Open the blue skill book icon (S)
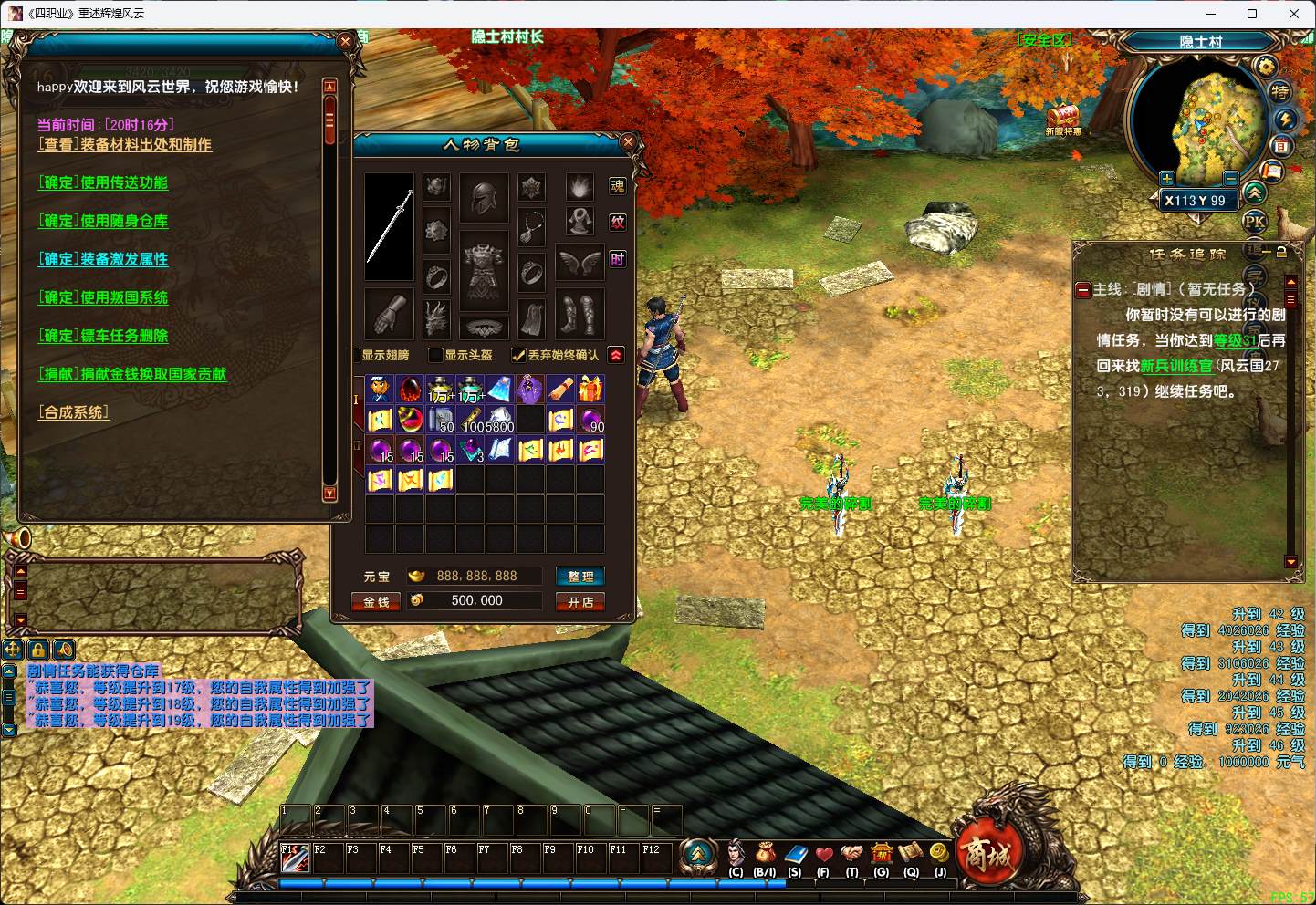 795,855
